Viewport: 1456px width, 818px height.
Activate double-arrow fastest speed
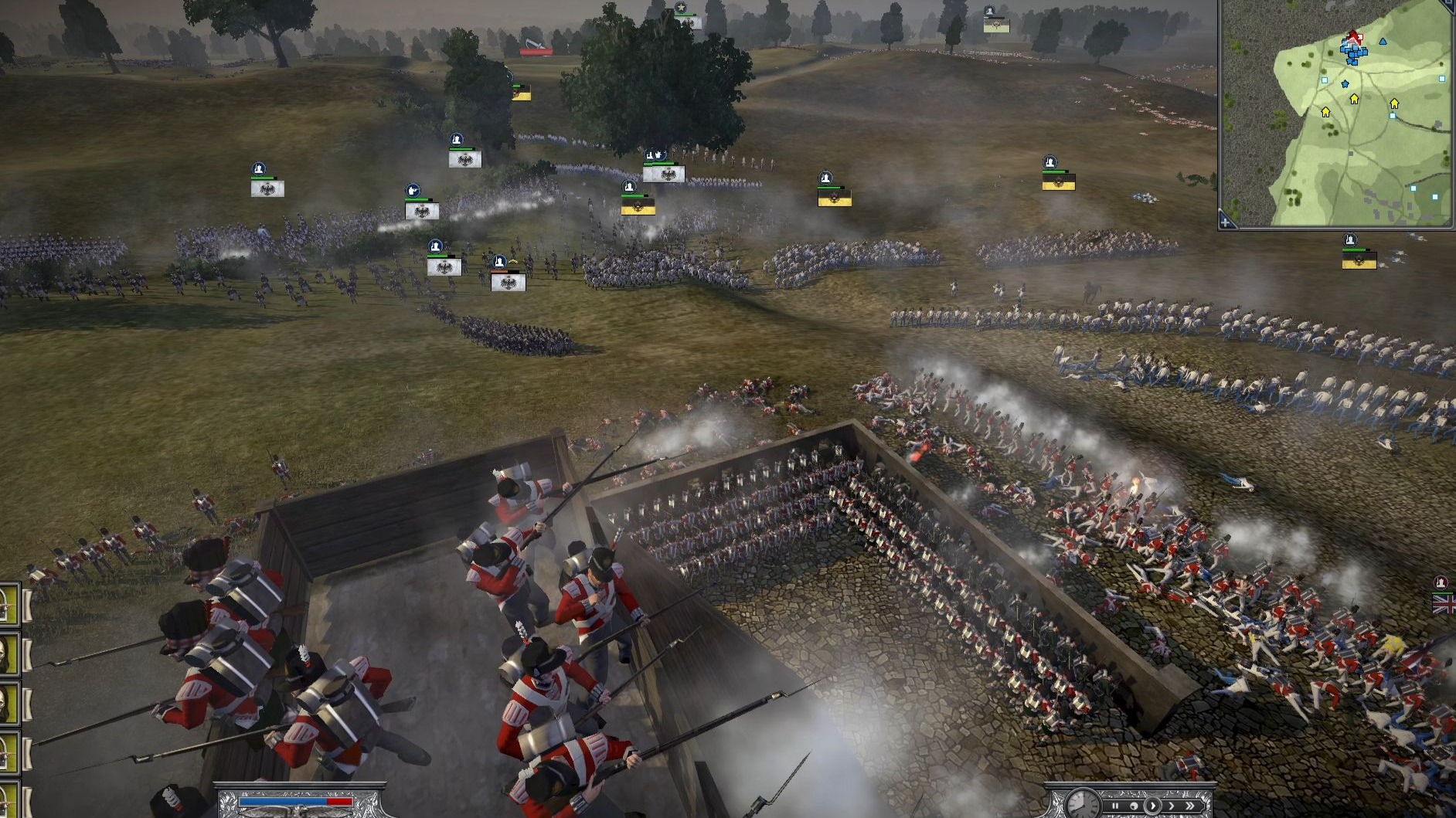point(1191,806)
